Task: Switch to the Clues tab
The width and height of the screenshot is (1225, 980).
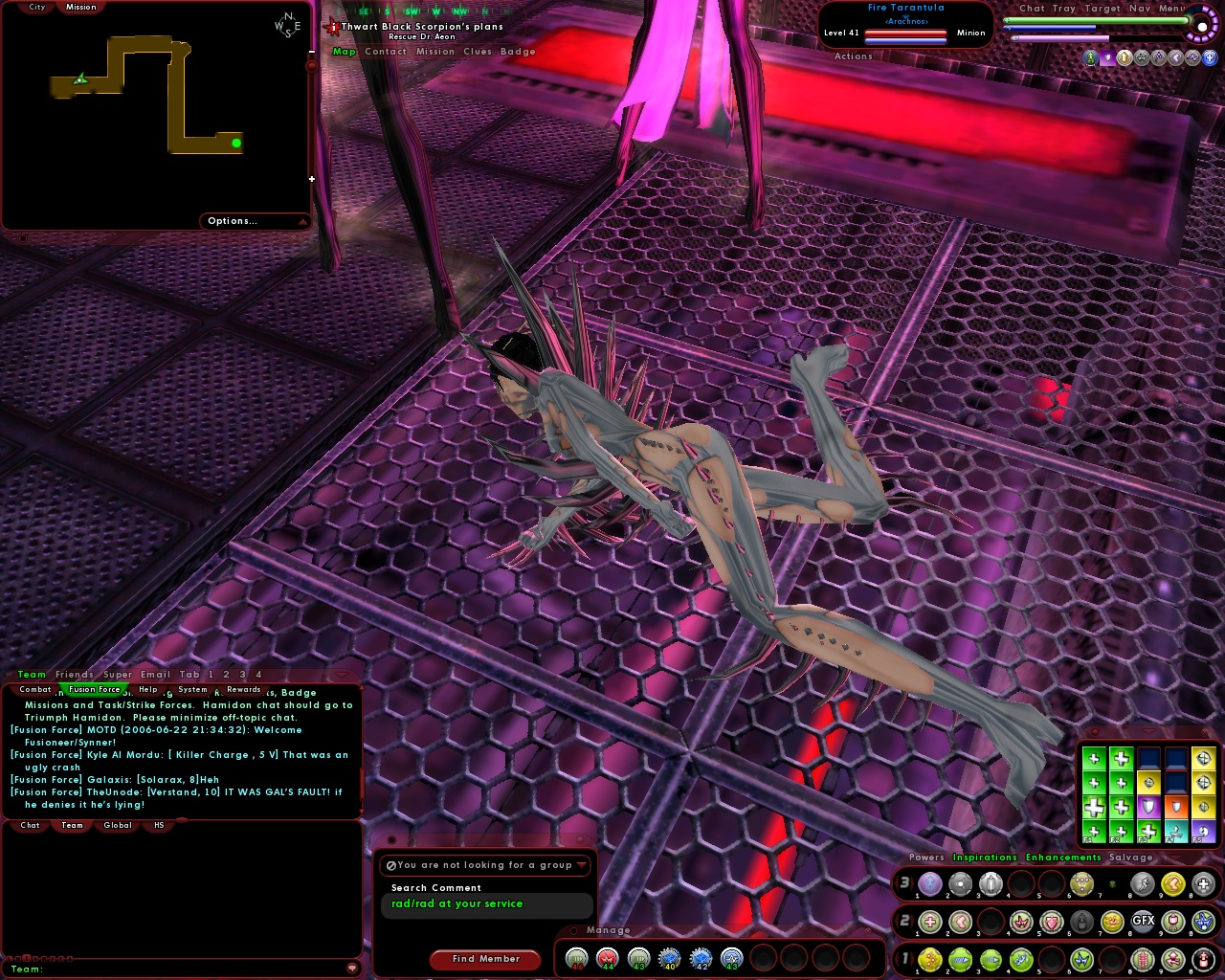Action: point(476,51)
